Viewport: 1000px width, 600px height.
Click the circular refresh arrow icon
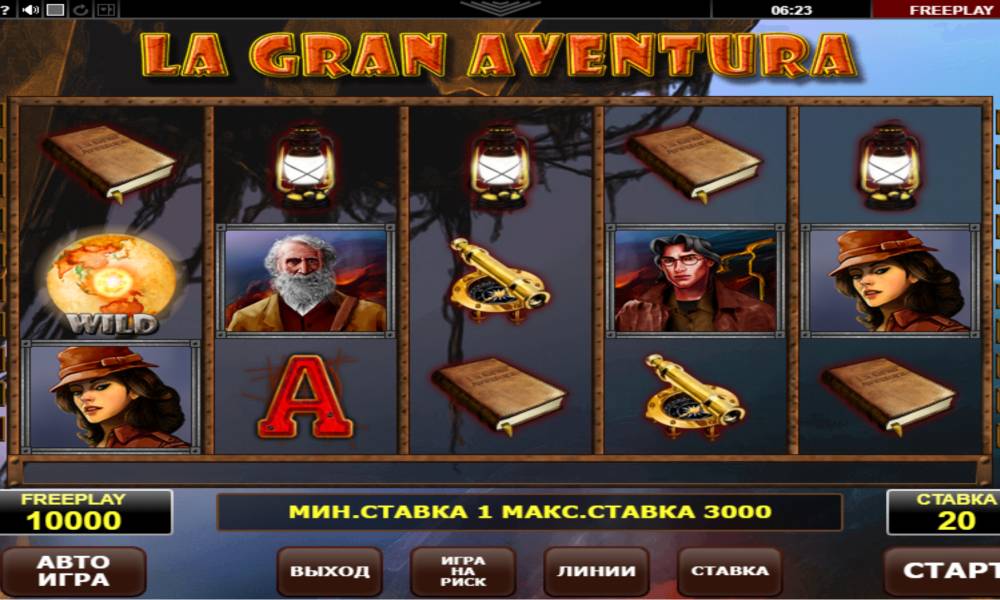coord(80,10)
